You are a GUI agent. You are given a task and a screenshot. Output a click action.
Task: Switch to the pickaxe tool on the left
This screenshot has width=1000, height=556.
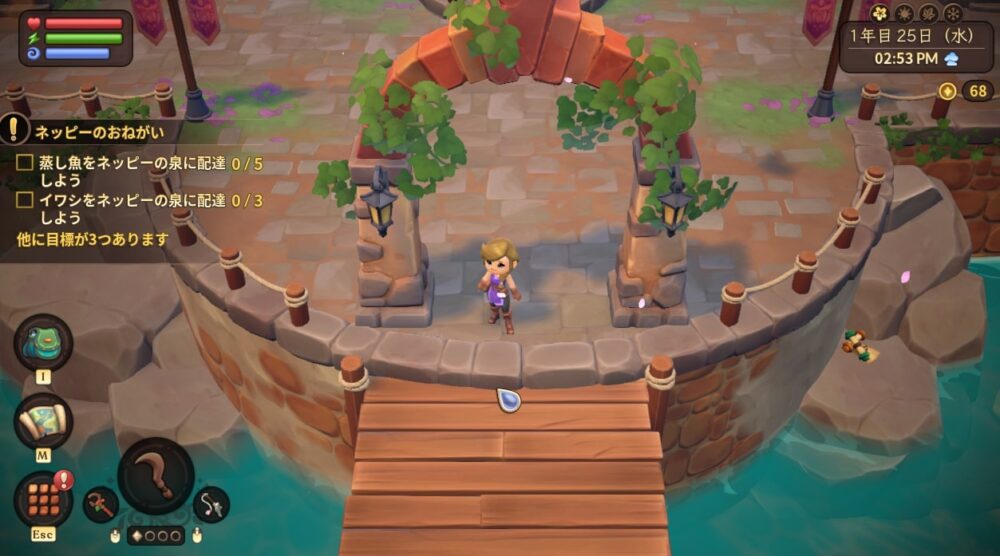pyautogui.click(x=100, y=504)
